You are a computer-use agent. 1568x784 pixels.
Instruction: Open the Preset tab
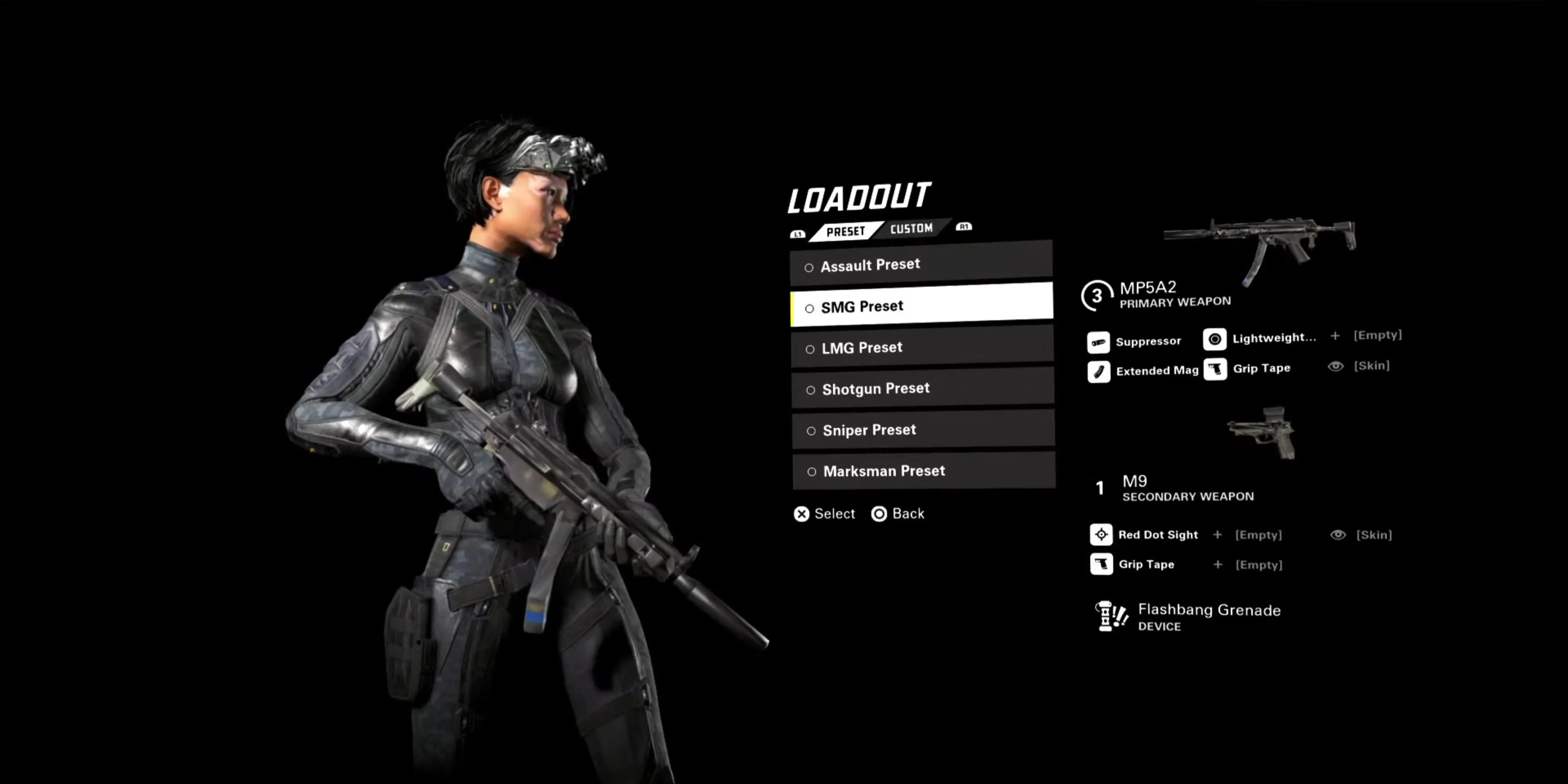click(x=846, y=231)
